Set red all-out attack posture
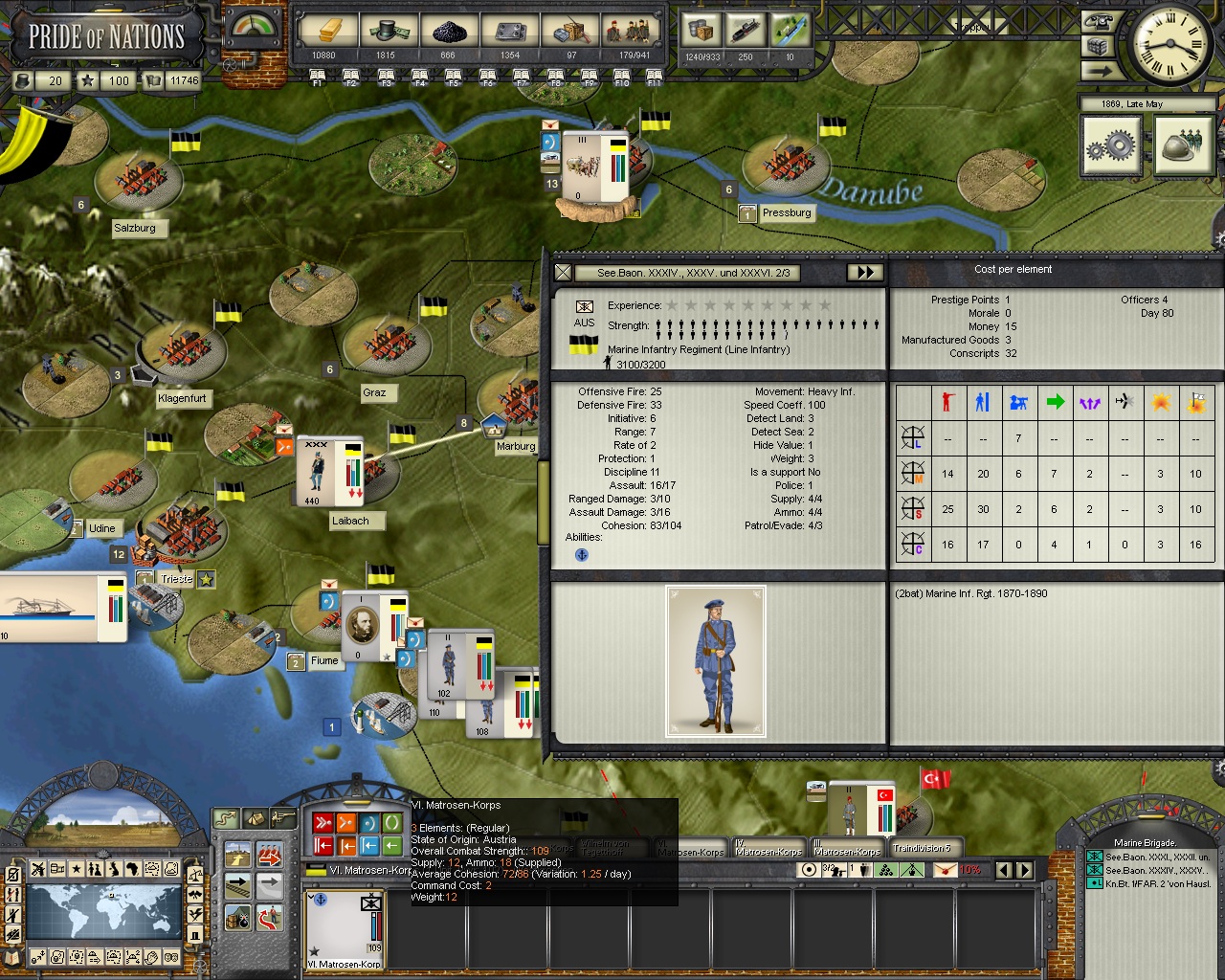 pos(323,823)
